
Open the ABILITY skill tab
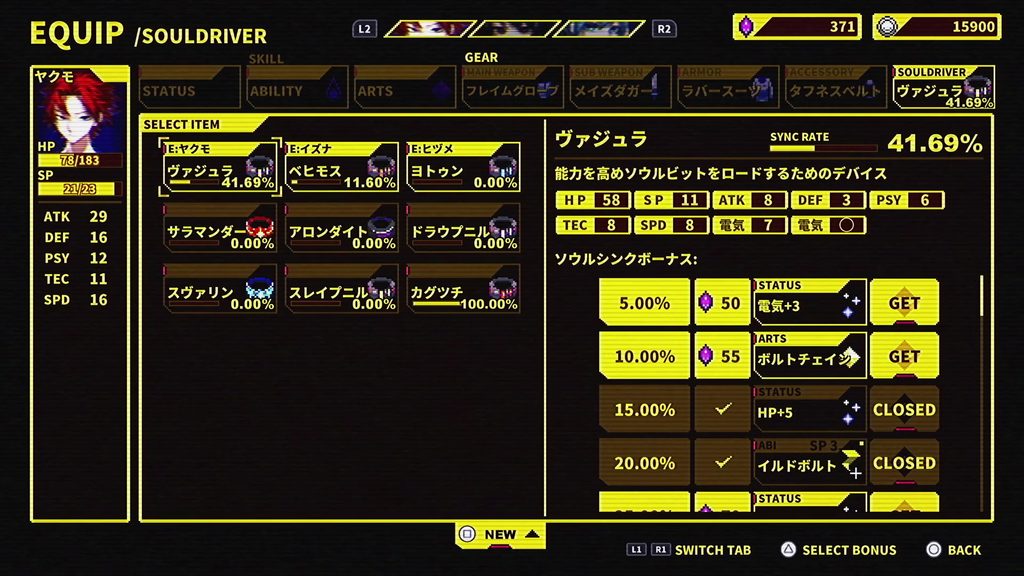pos(297,90)
